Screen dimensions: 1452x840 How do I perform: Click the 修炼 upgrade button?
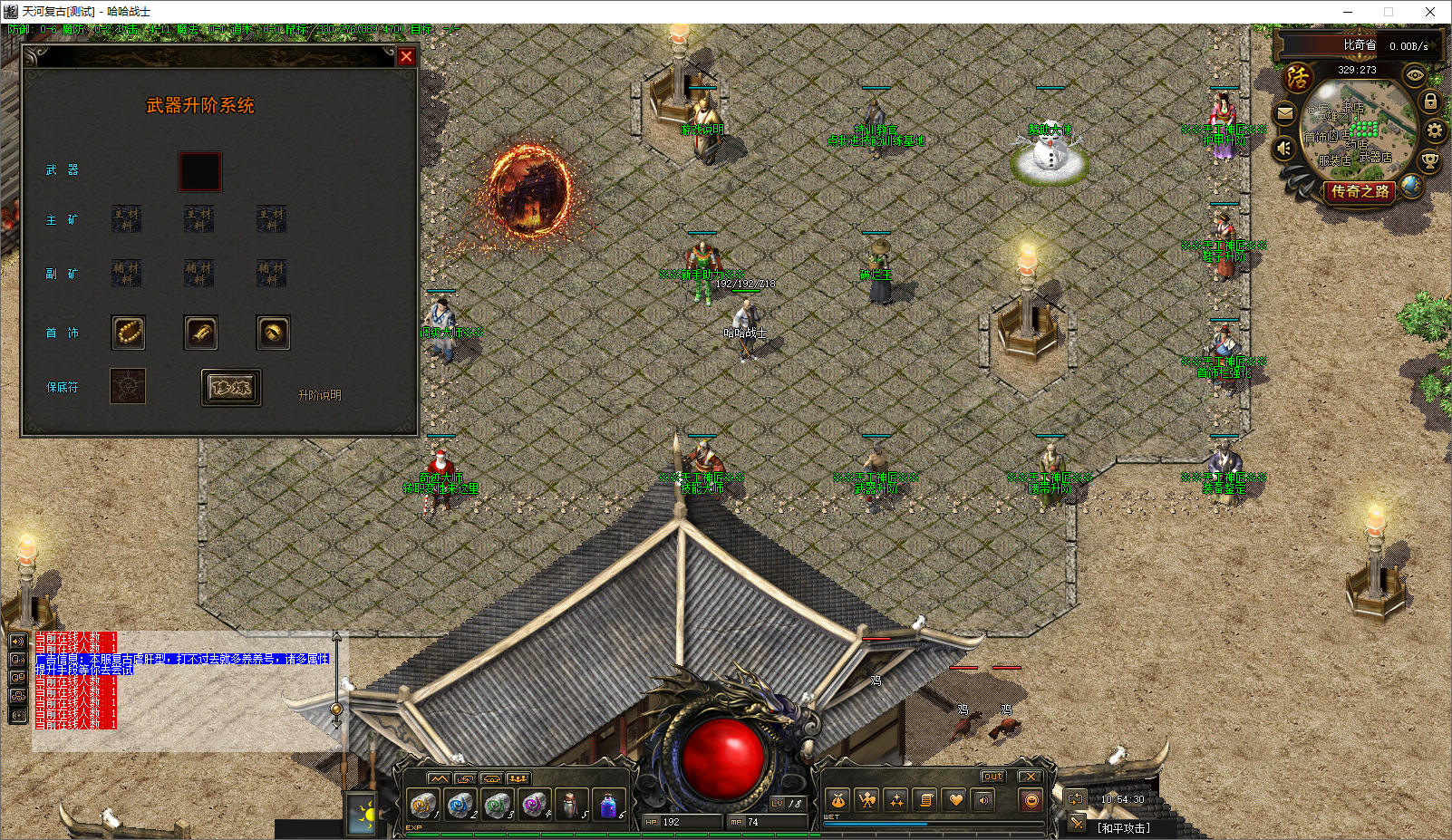pyautogui.click(x=231, y=388)
